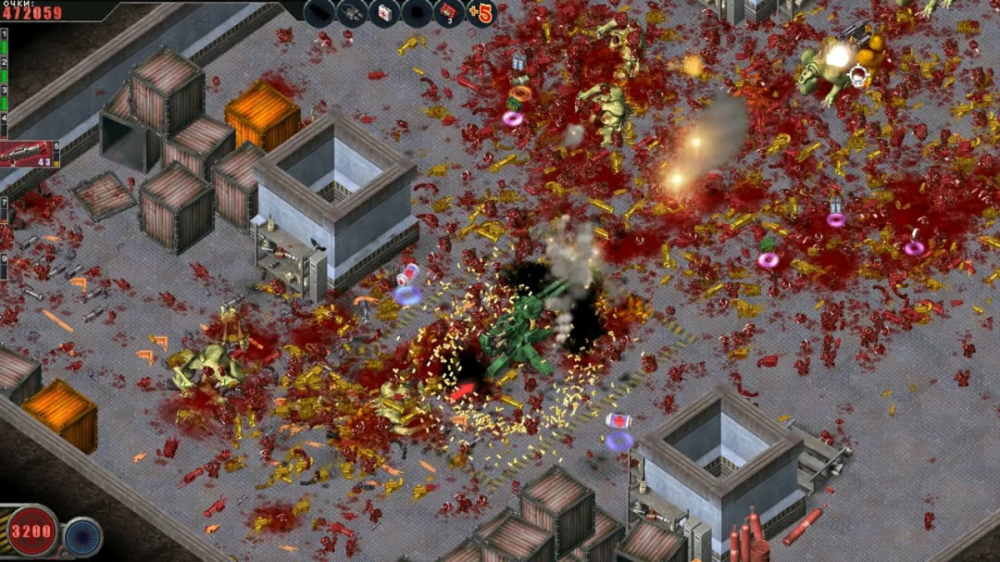
Task: Select the equipped weapon icon showing 43 ammo
Action: (30, 153)
